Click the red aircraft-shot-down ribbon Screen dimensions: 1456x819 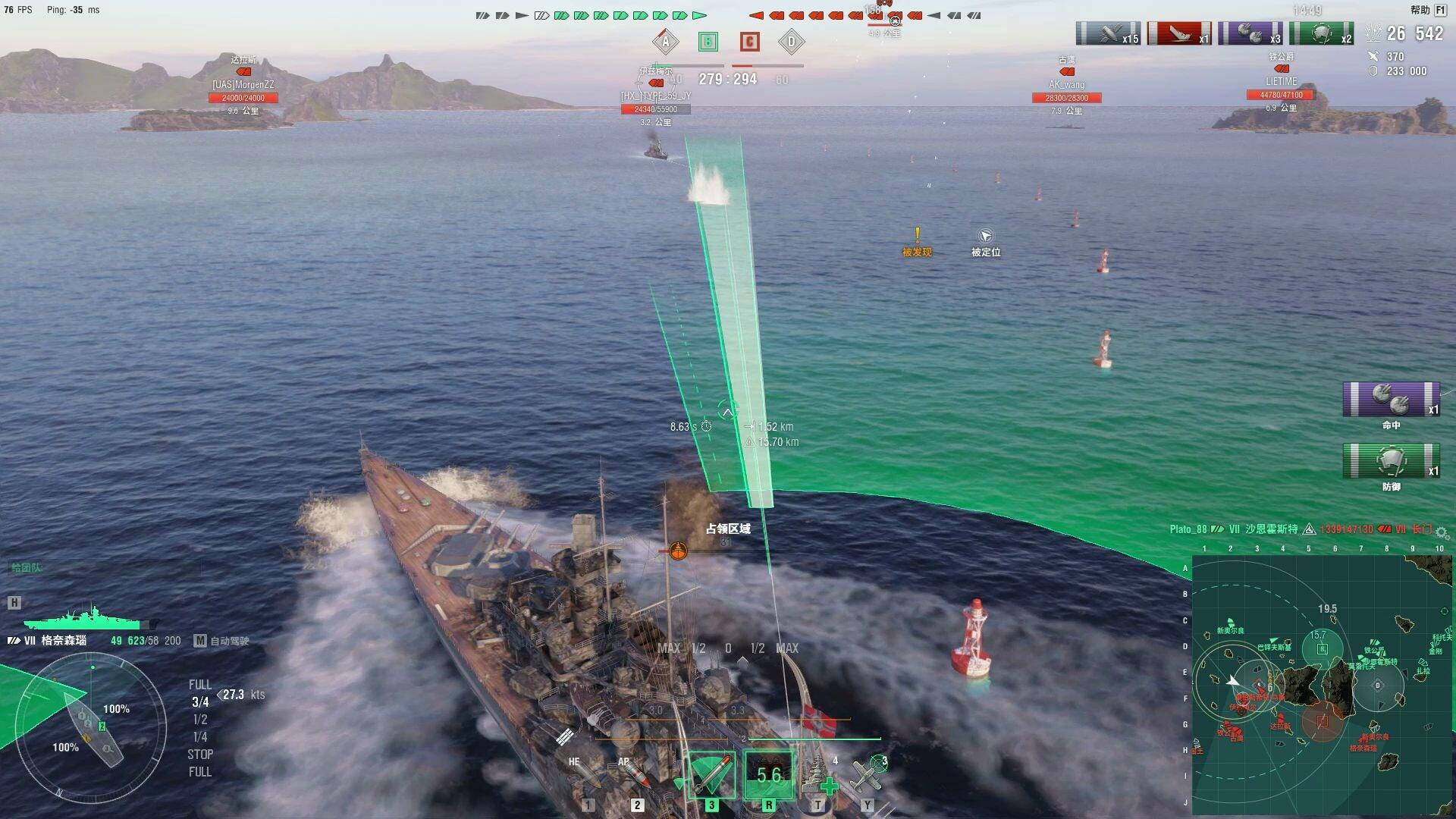(x=1179, y=34)
